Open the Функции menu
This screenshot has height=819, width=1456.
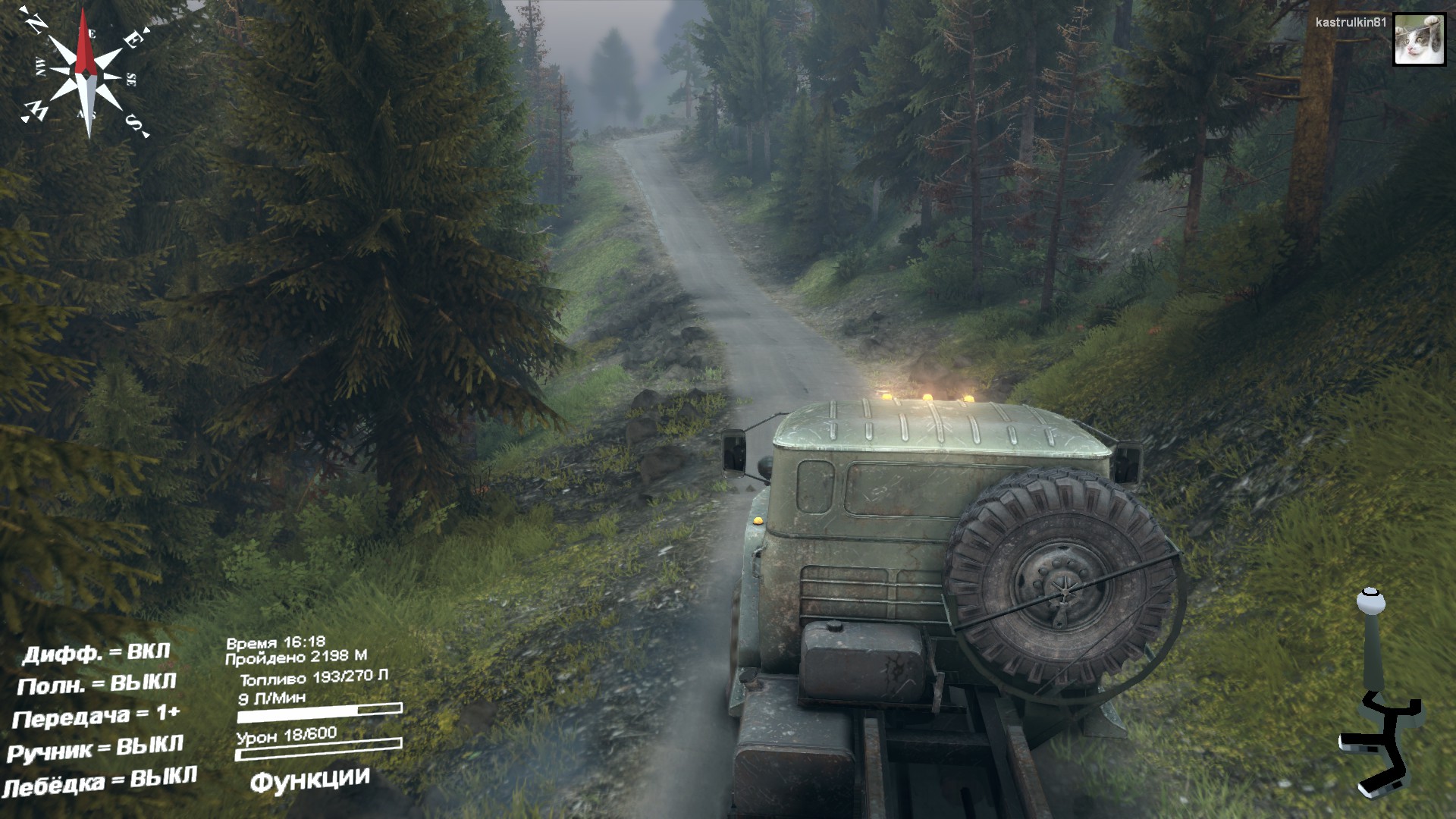310,779
